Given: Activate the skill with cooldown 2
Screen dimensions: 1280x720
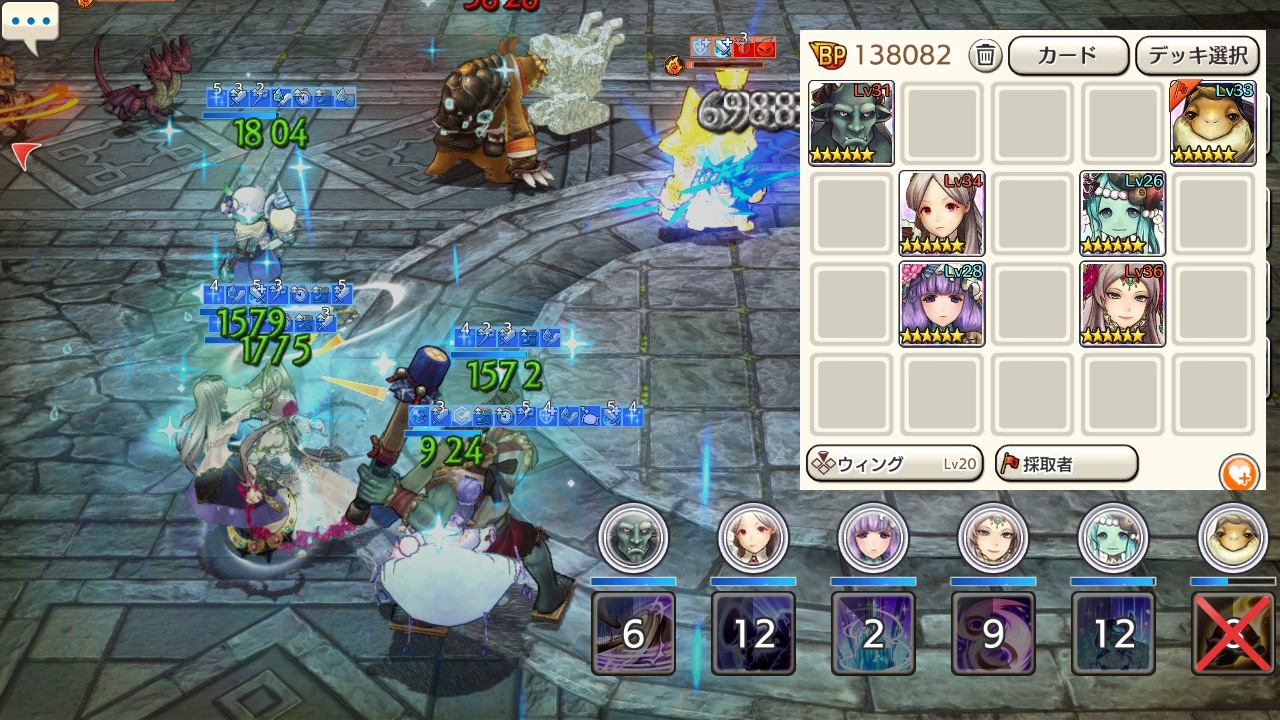Looking at the screenshot, I should point(873,633).
